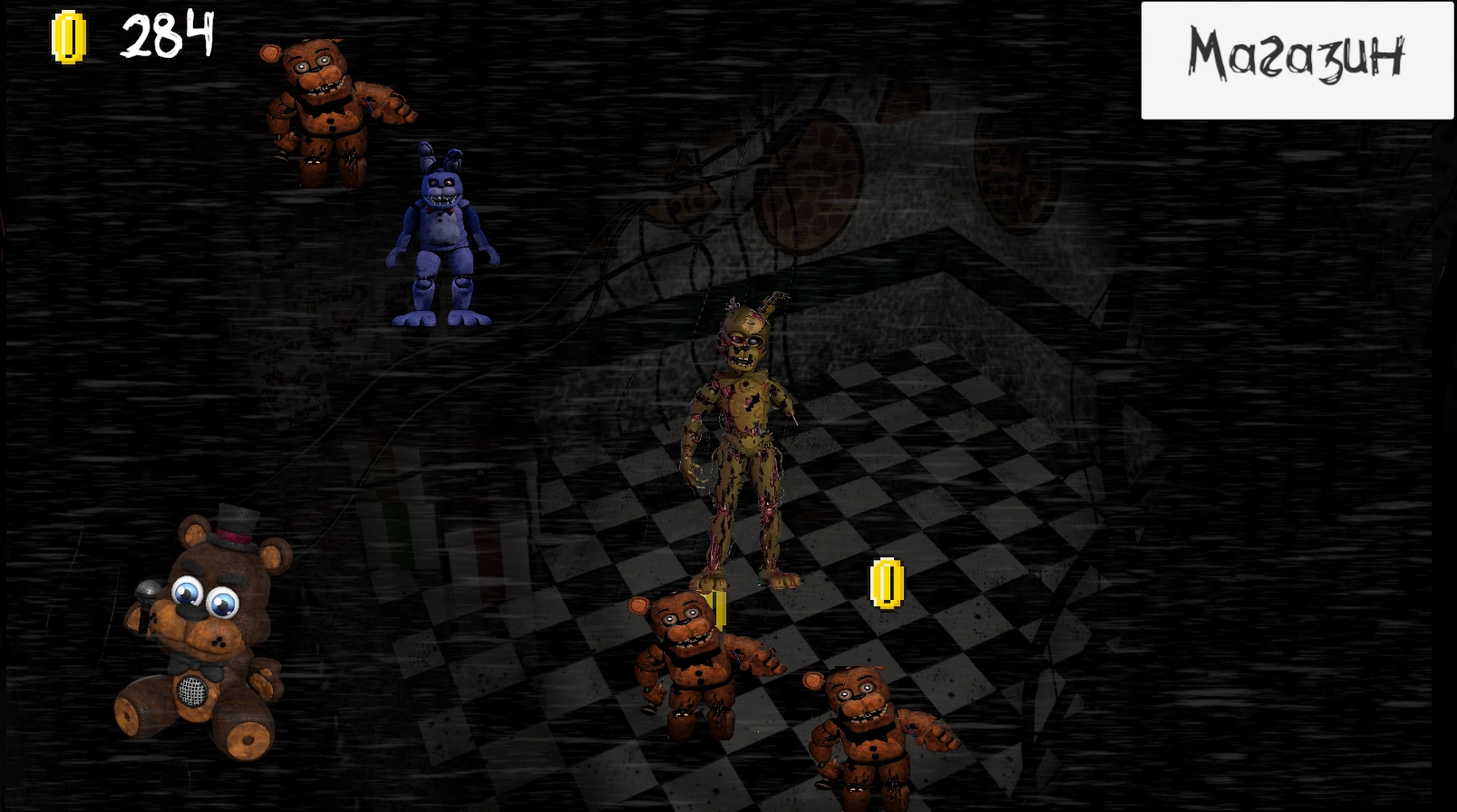Viewport: 1457px width, 812px height.
Task: Click plush Freddy's speaker chest grille
Action: click(192, 691)
